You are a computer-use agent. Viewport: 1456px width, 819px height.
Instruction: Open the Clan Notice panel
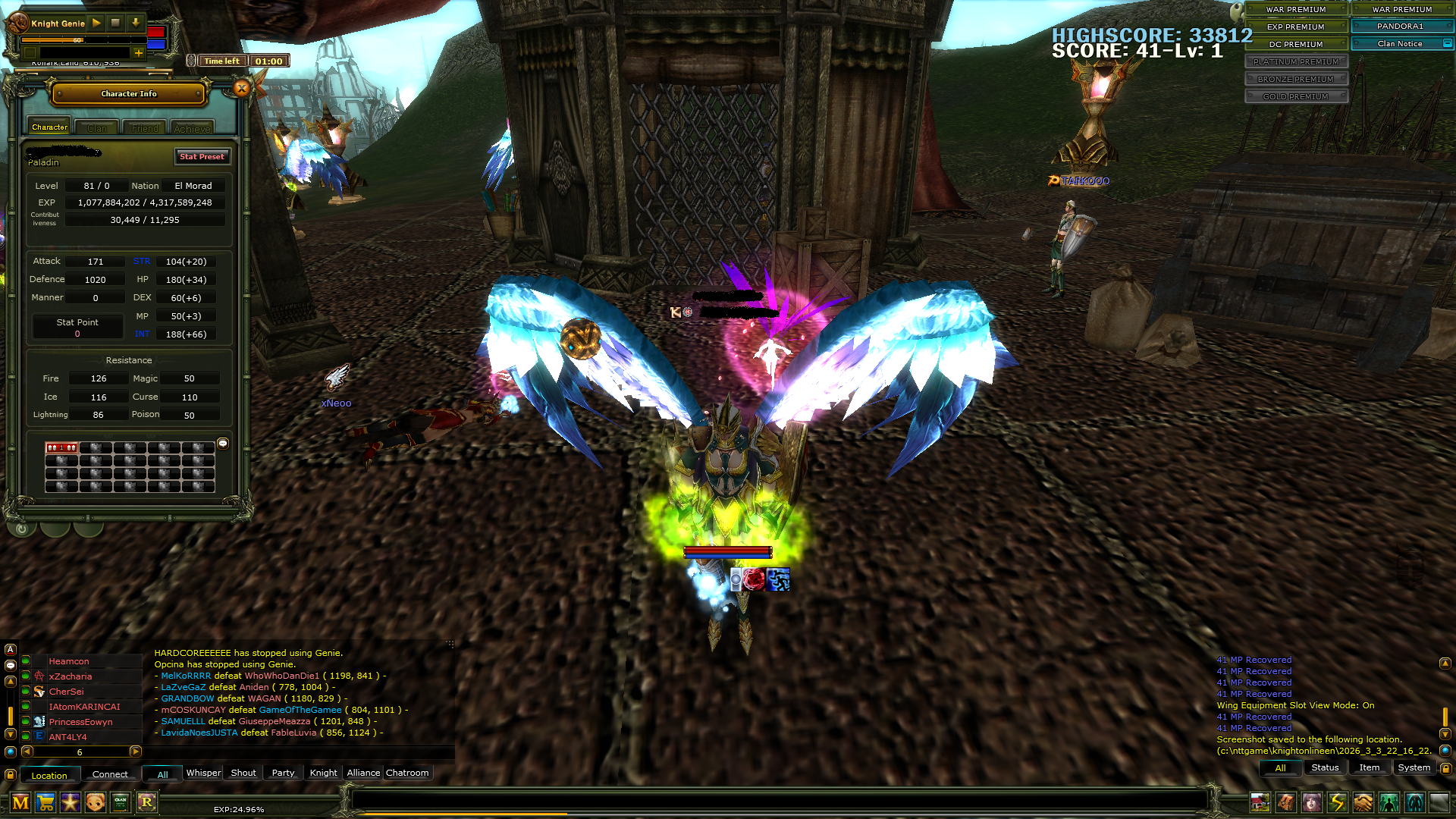click(x=1400, y=43)
